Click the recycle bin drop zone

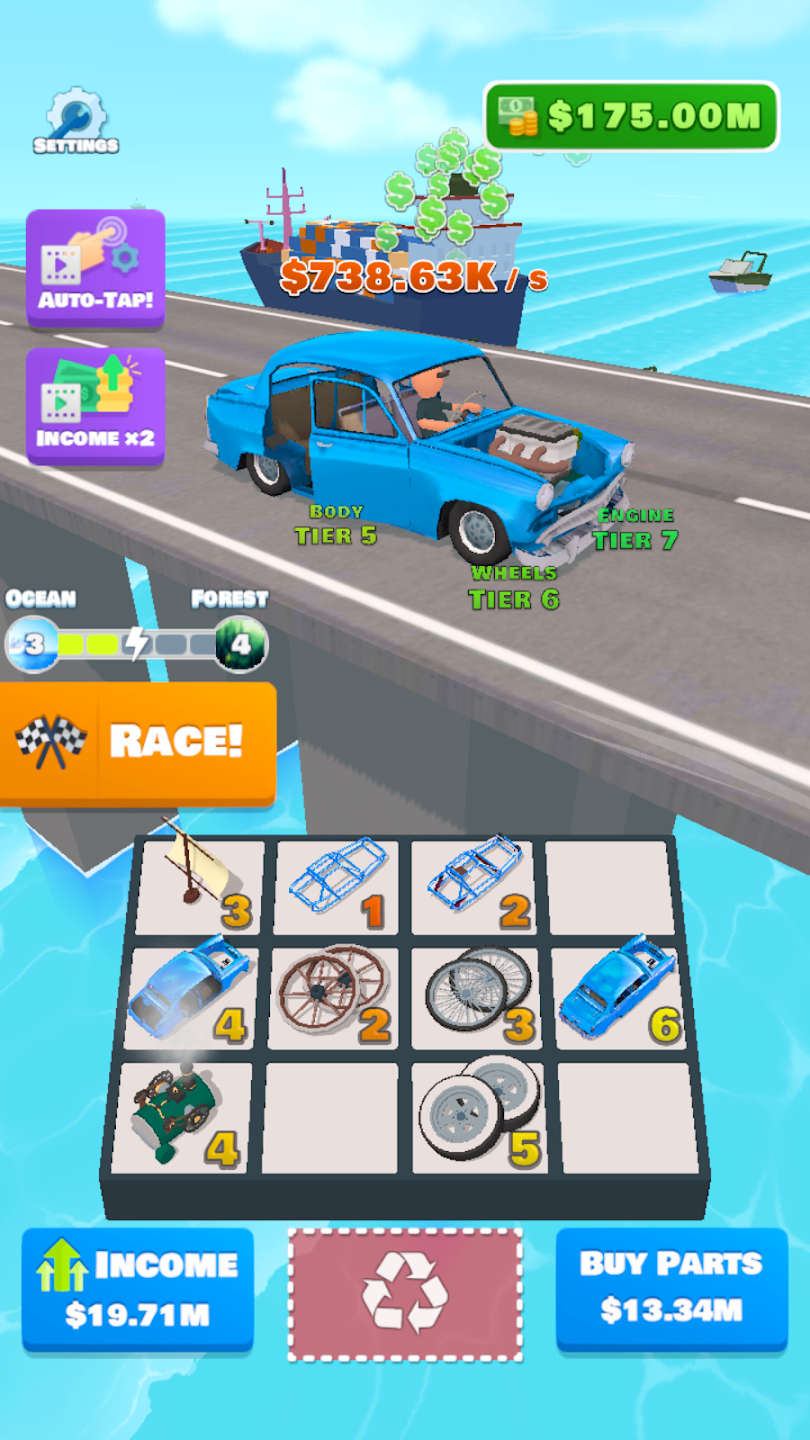(x=405, y=1294)
